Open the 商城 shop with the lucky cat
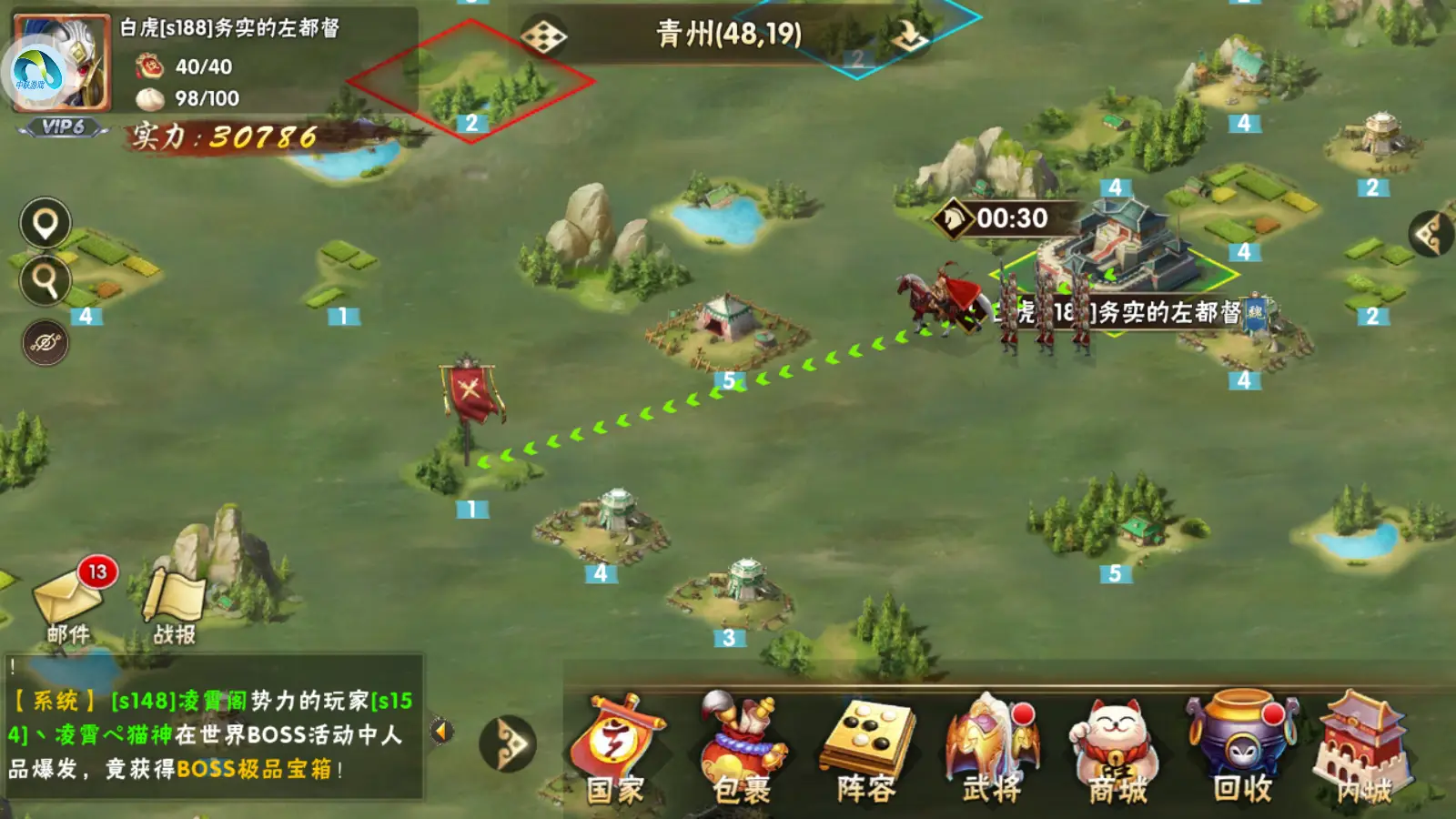Screen dimensions: 1456x819 tap(1115, 746)
